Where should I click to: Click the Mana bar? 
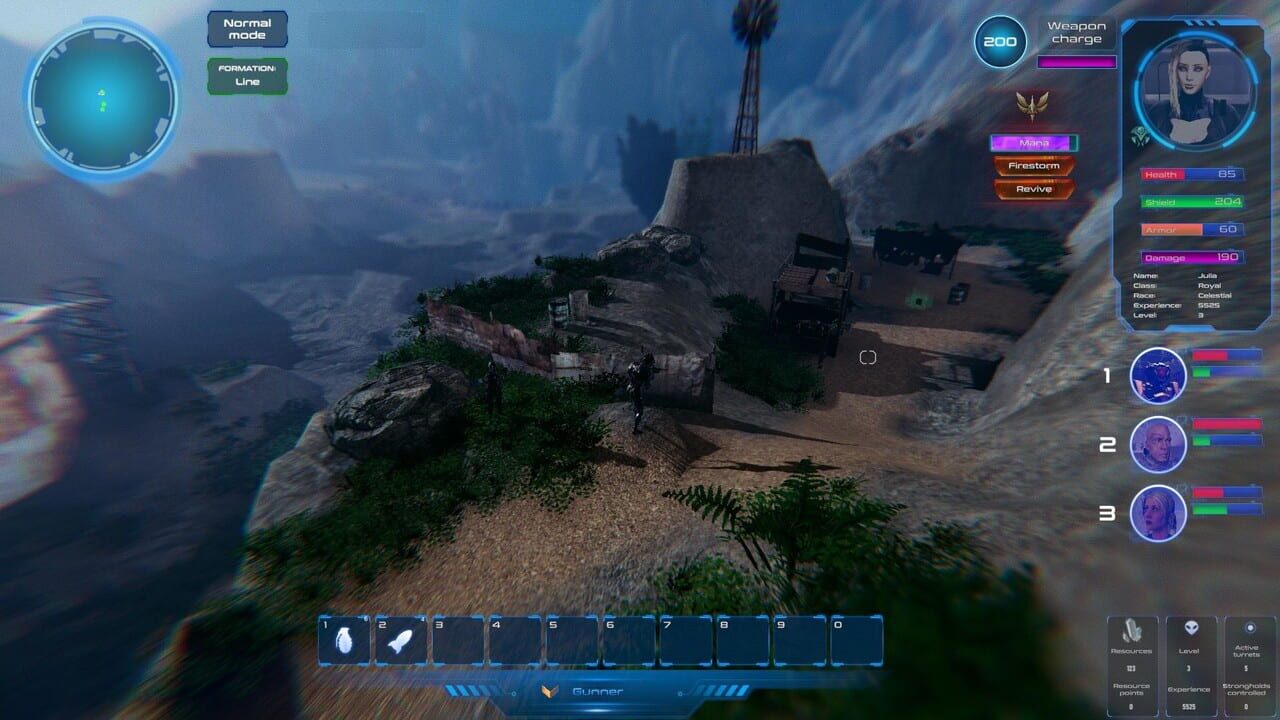(1033, 141)
